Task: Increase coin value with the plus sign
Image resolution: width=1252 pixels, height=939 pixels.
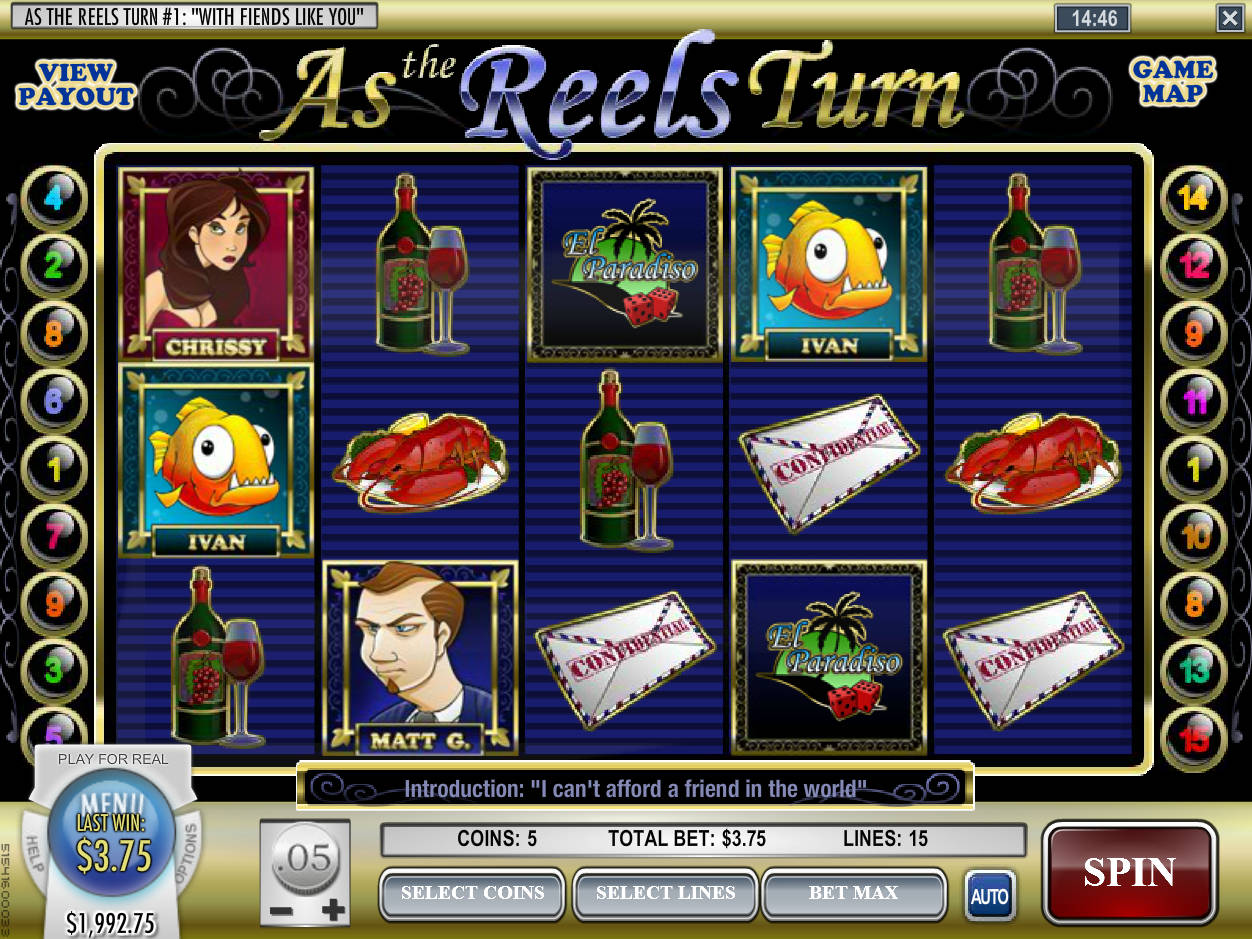Action: [334, 910]
